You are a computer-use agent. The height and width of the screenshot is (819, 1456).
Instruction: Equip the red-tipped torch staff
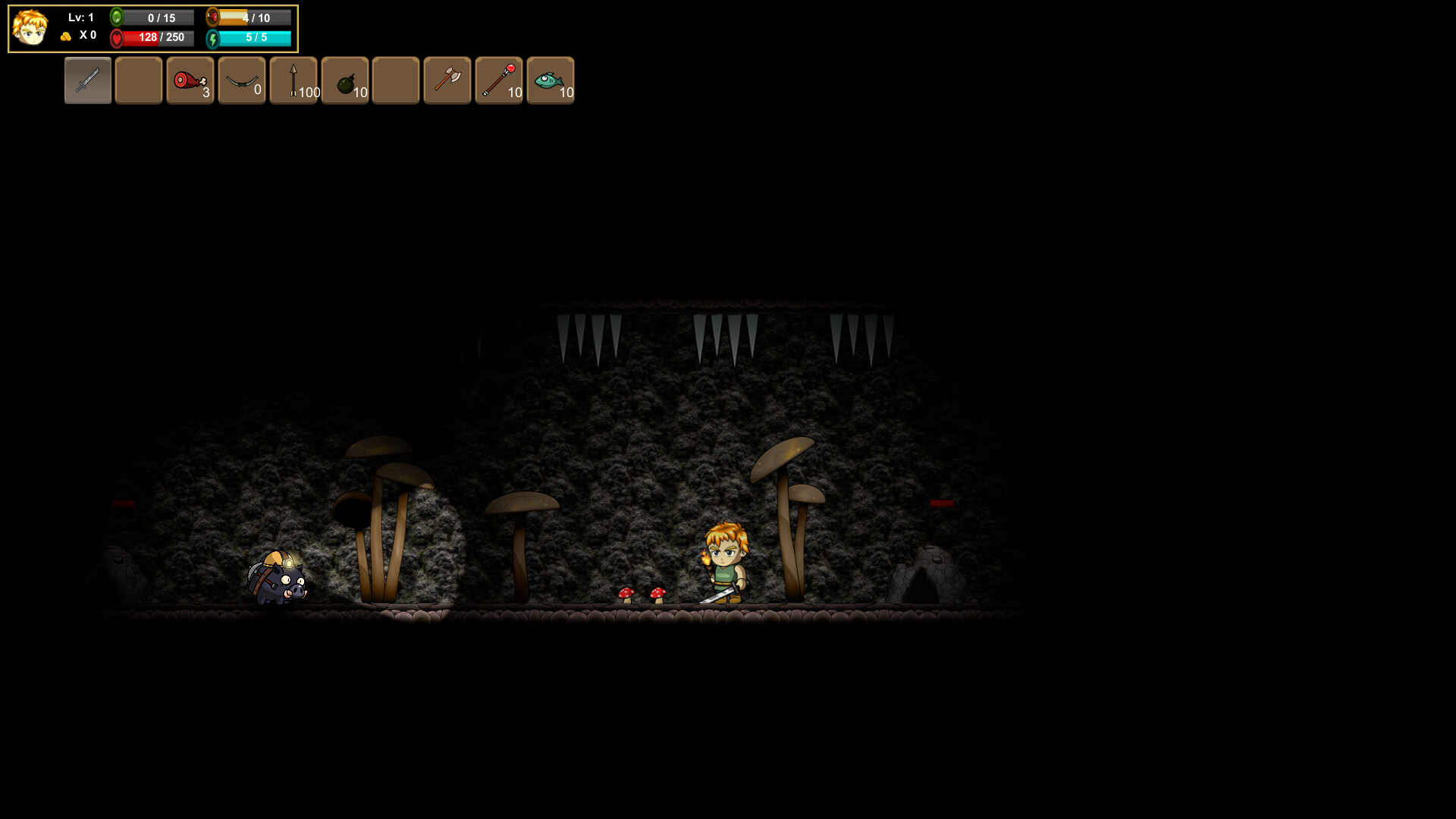pos(499,80)
